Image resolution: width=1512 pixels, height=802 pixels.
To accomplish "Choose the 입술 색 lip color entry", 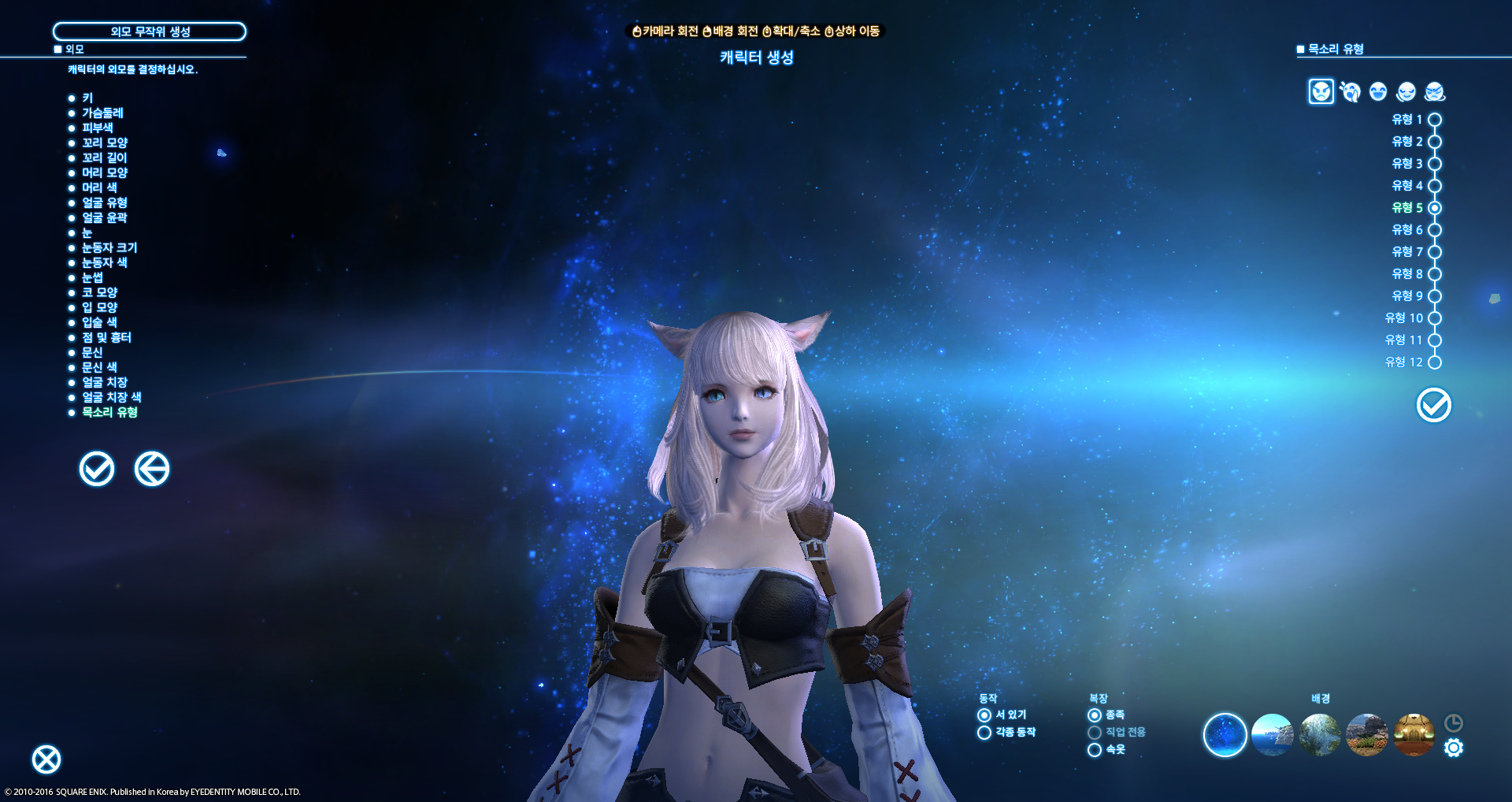I will coord(99,322).
